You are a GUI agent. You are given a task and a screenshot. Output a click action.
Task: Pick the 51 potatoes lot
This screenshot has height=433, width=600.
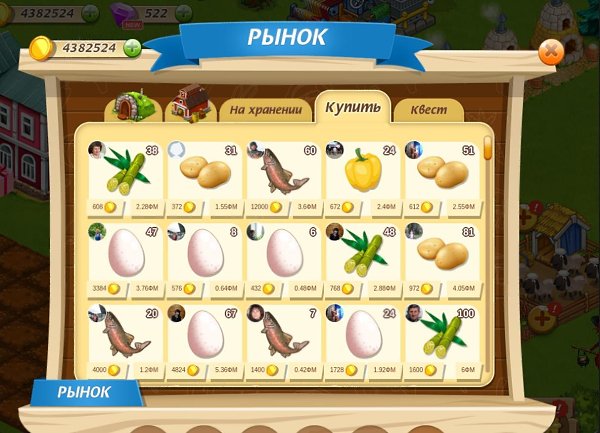[443, 177]
